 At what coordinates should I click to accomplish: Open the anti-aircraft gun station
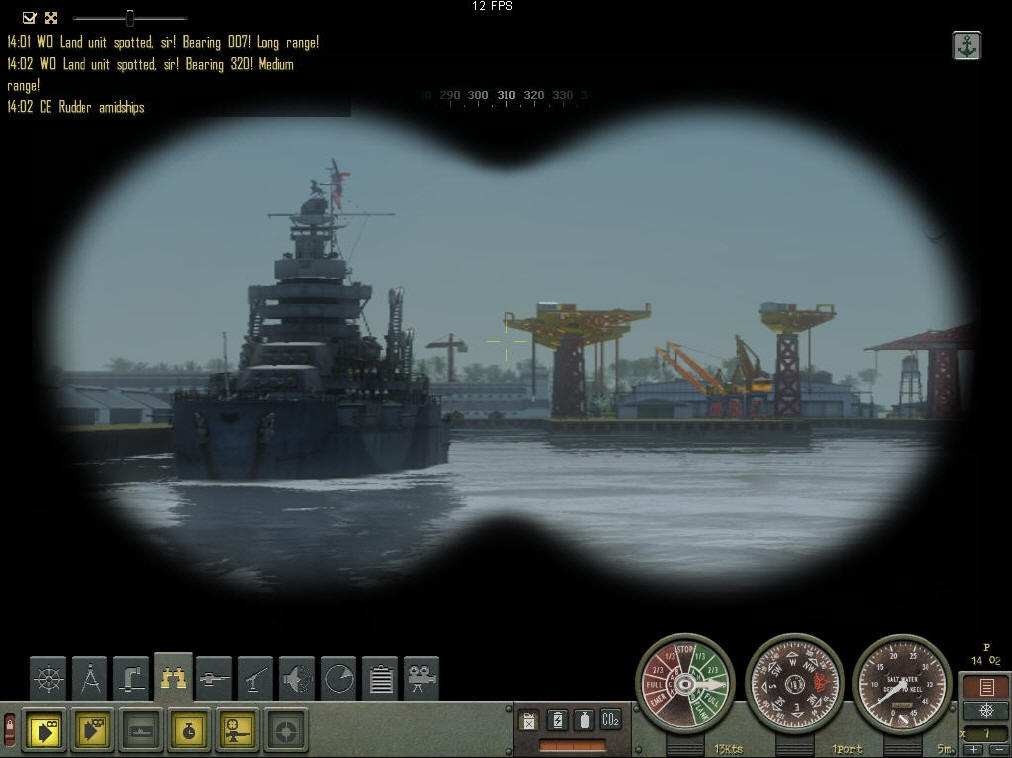click(256, 679)
